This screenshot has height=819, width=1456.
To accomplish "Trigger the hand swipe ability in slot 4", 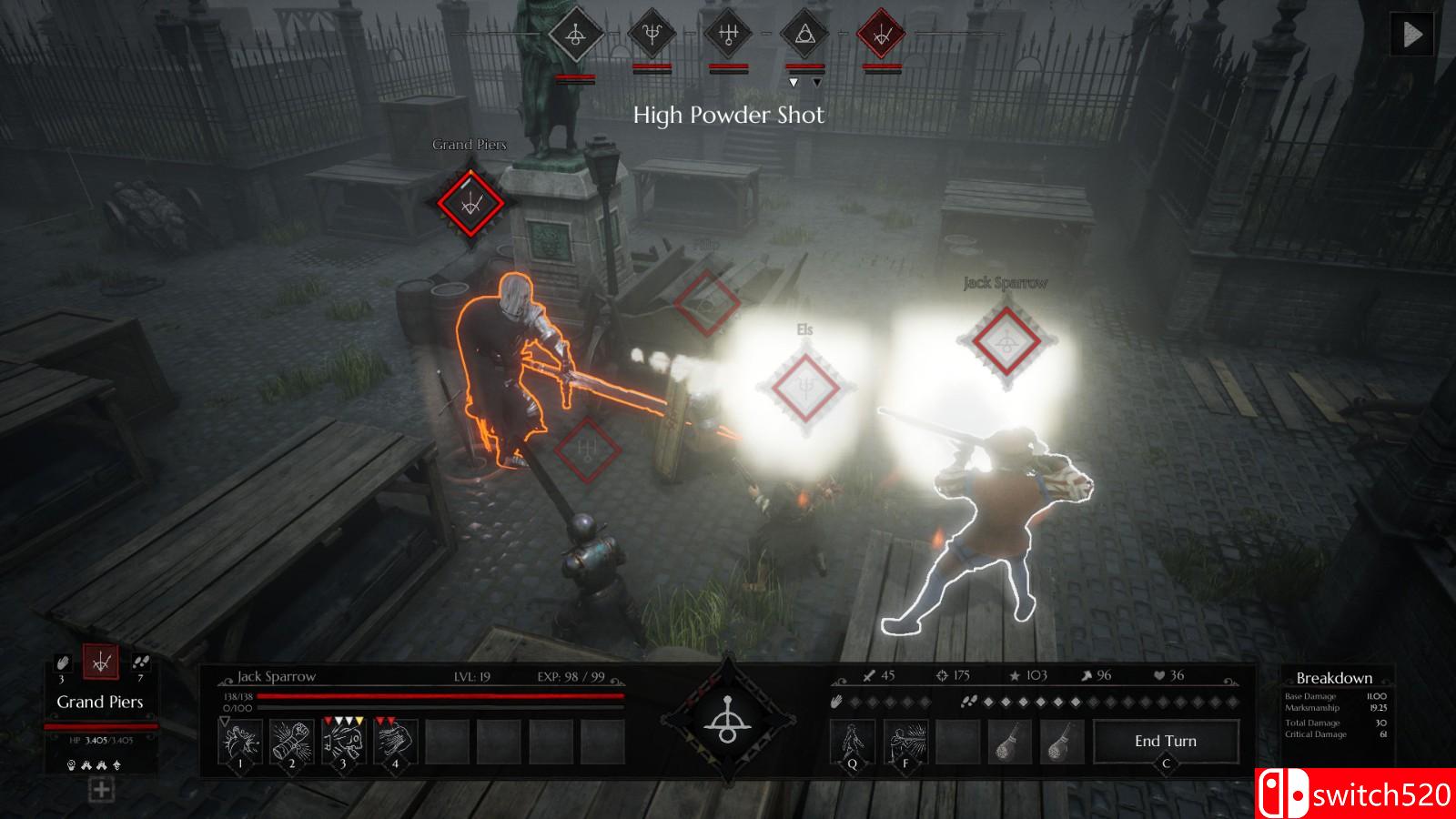I will pos(396,742).
